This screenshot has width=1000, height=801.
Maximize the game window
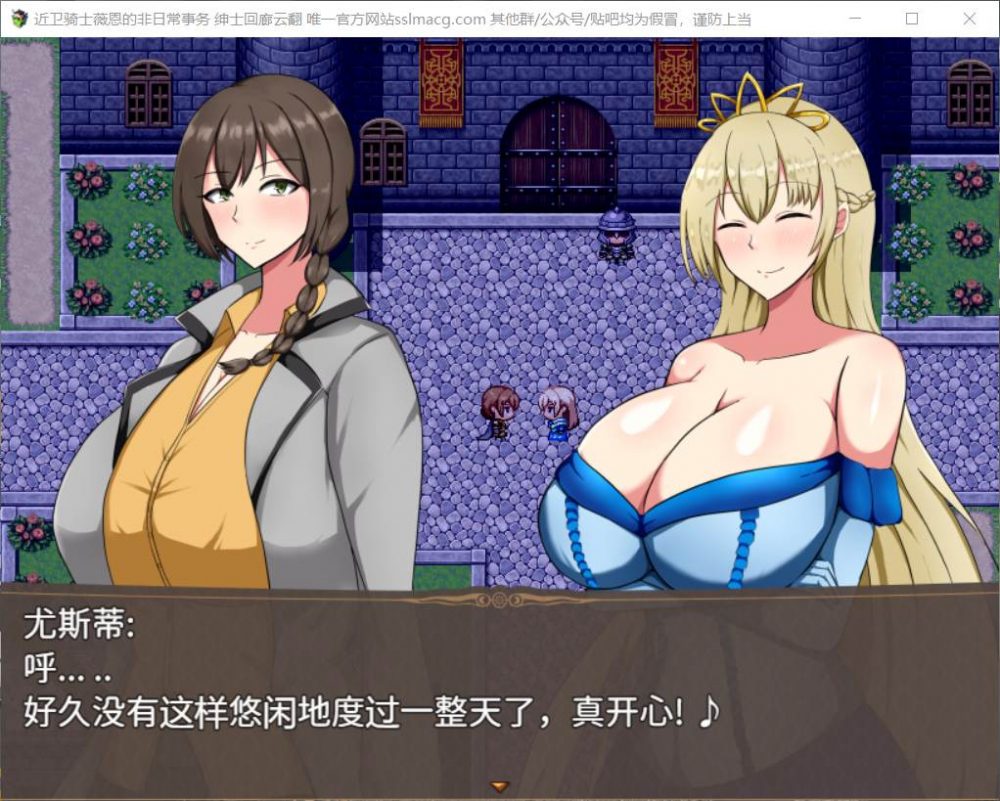[911, 18]
